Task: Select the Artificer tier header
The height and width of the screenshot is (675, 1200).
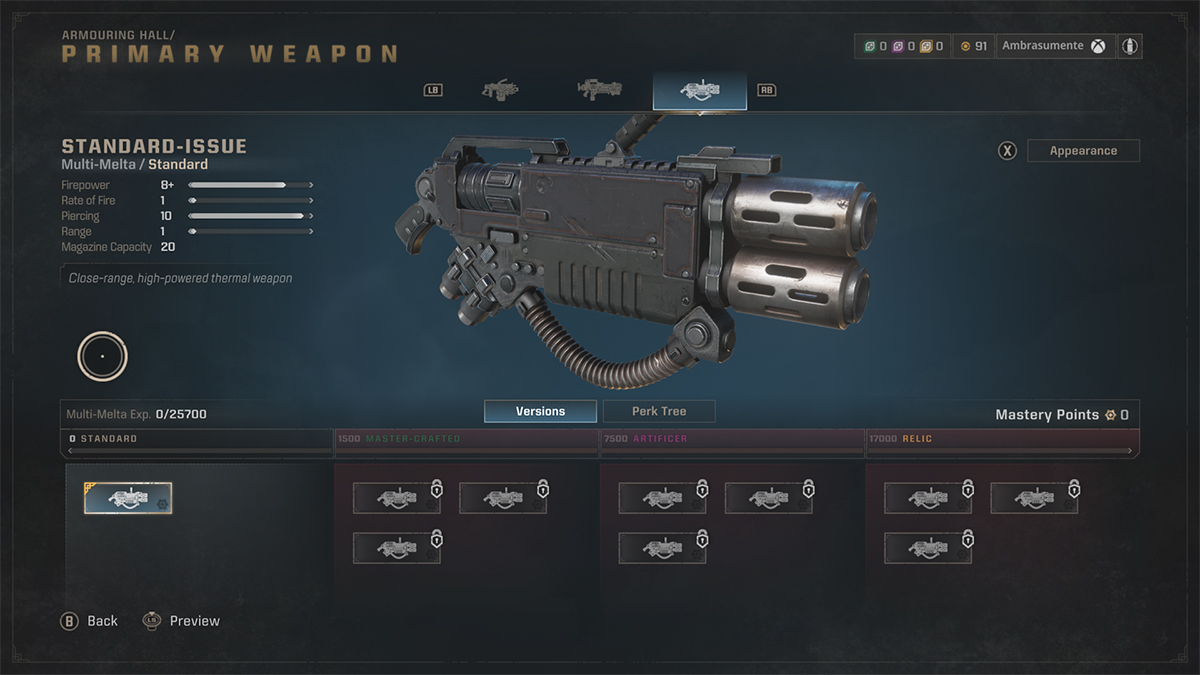Action: coord(732,439)
